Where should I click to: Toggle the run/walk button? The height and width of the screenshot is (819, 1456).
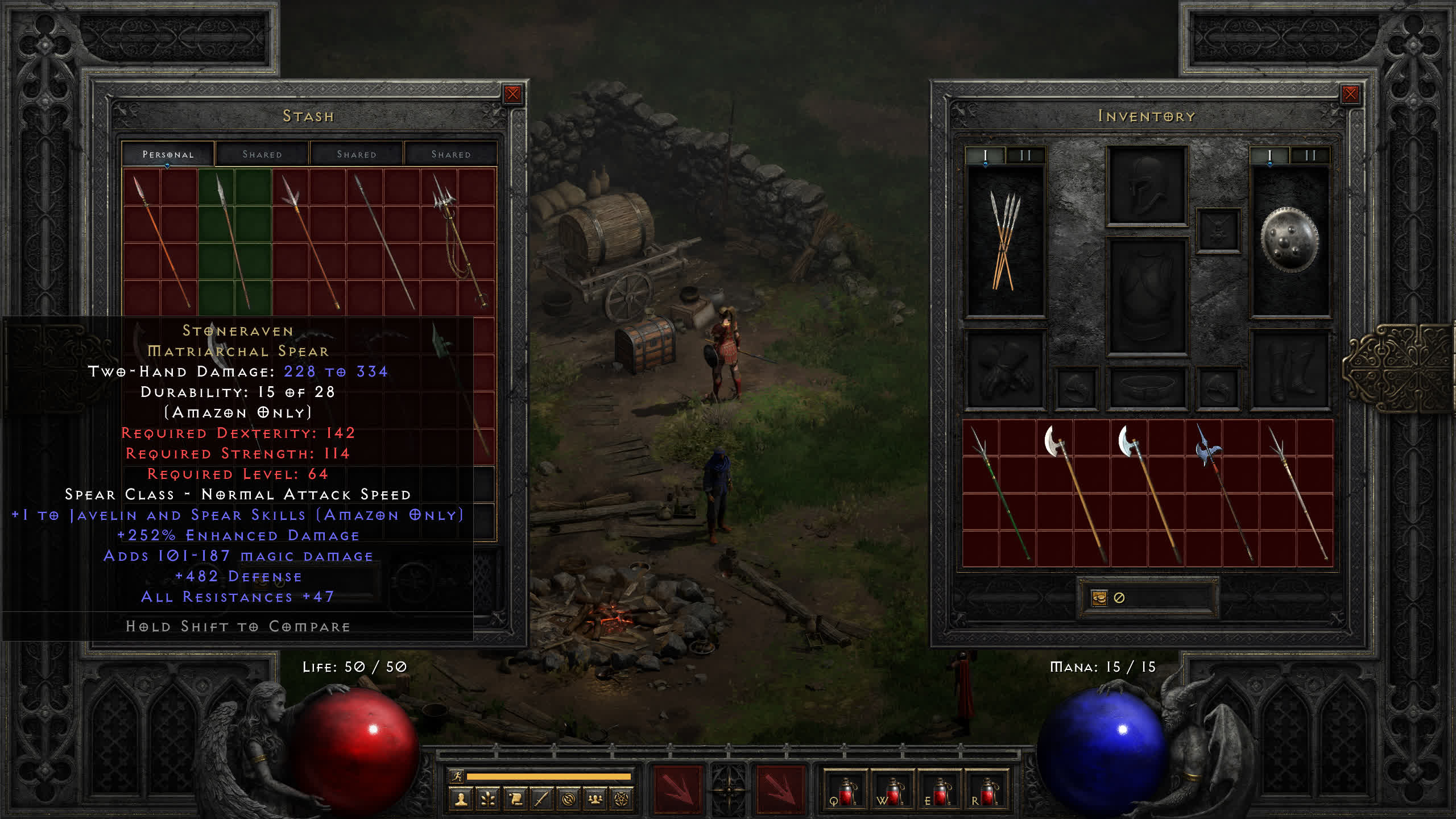point(457,776)
